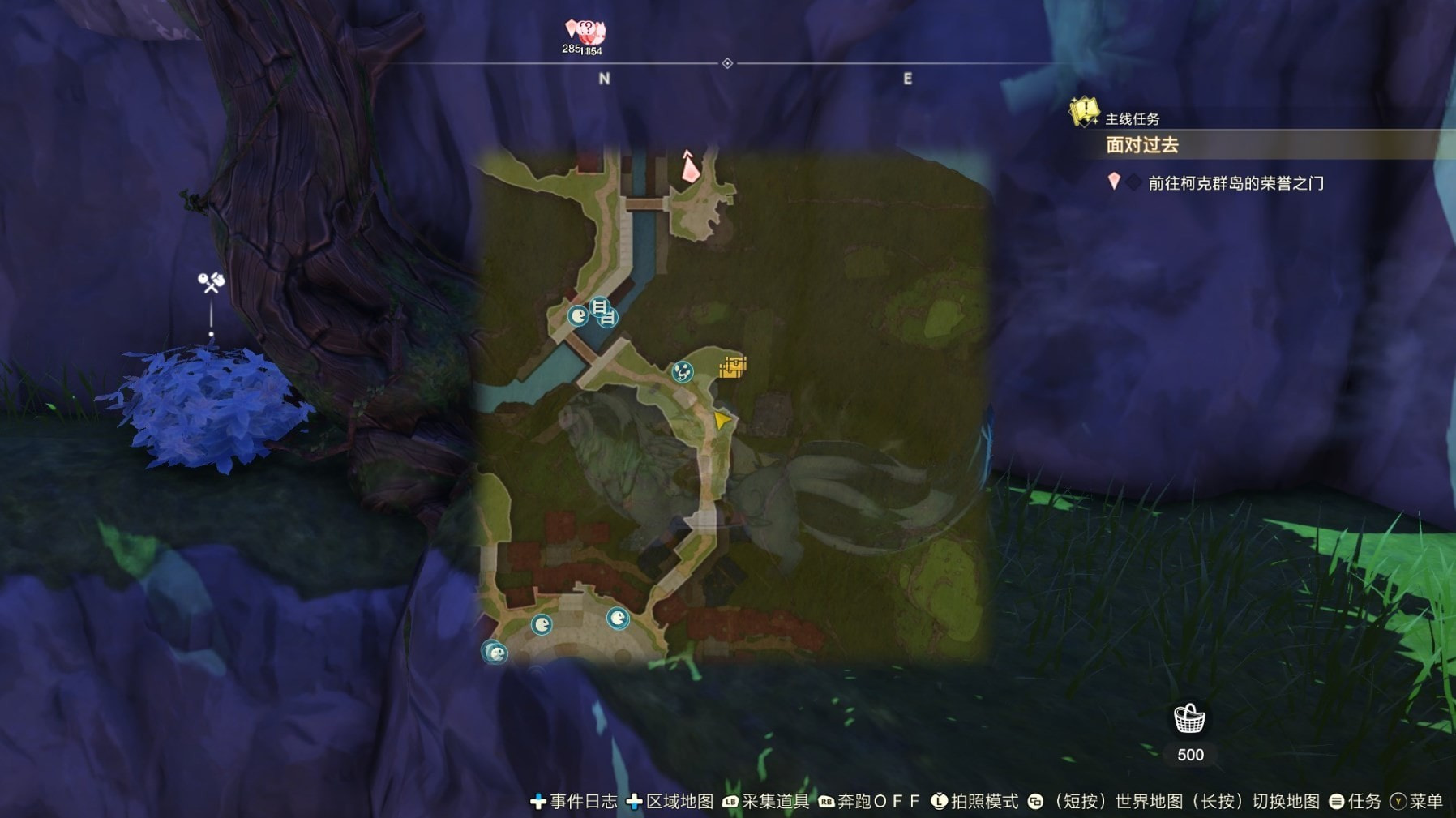Select the crossed tools gathering icon

coord(212,283)
